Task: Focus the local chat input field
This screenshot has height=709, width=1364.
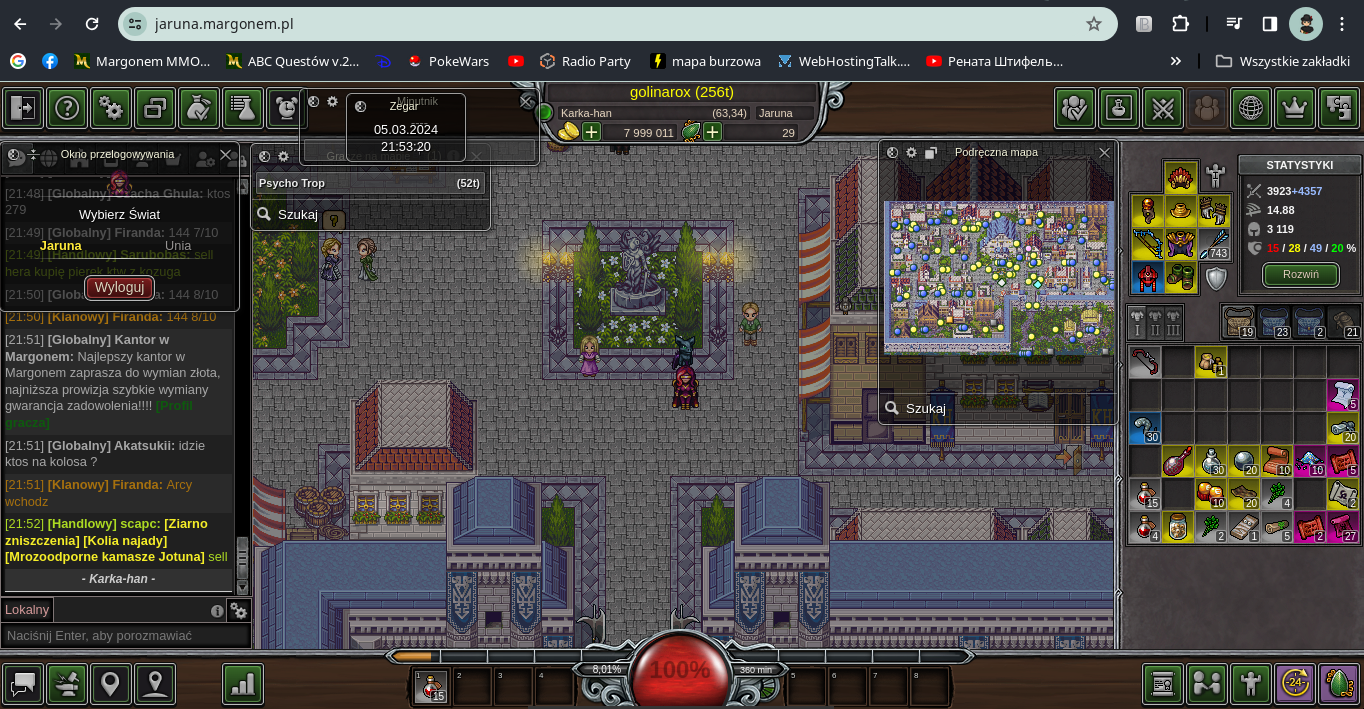Action: pos(125,635)
